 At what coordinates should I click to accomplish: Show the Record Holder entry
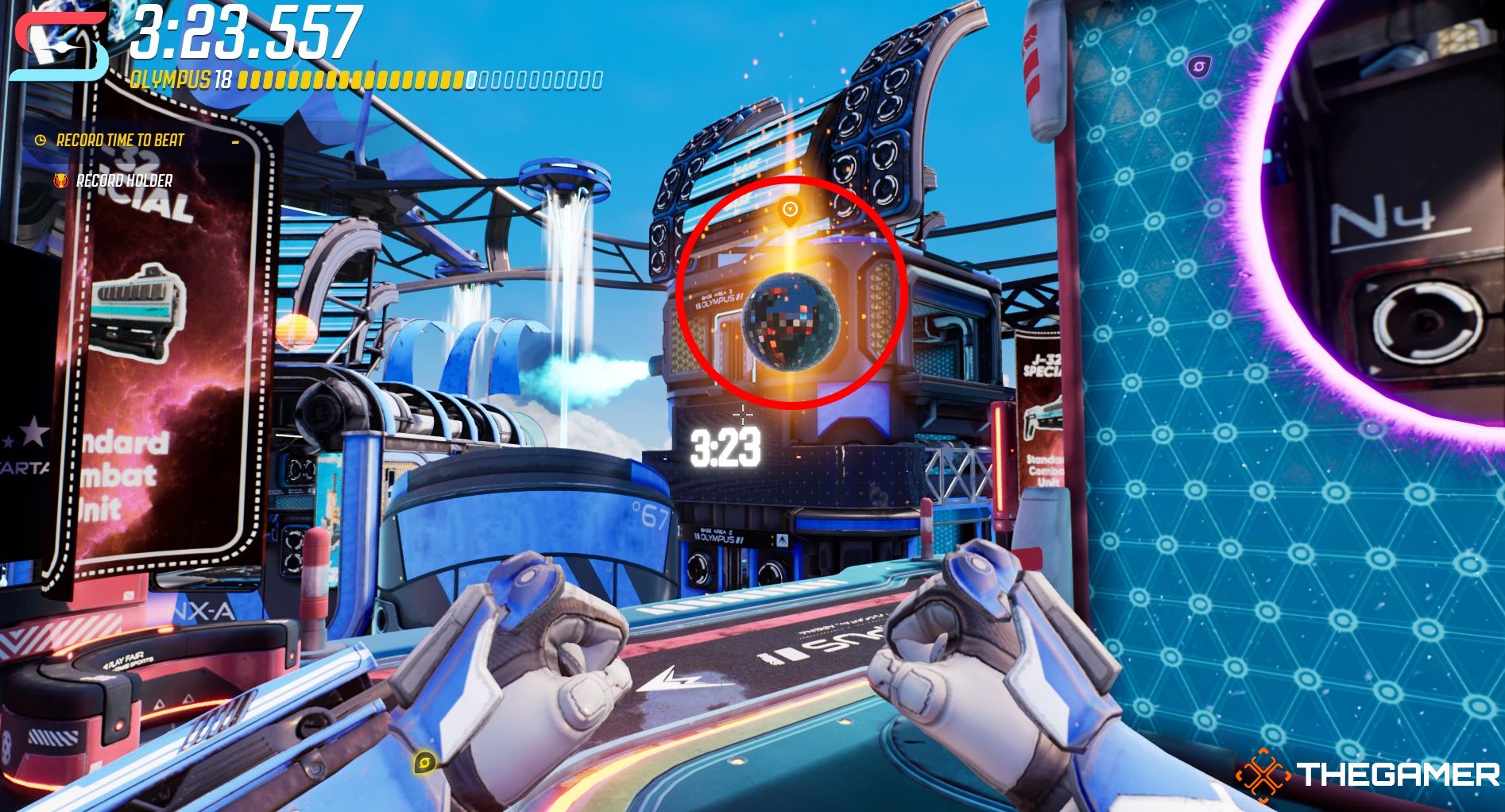coord(123,181)
